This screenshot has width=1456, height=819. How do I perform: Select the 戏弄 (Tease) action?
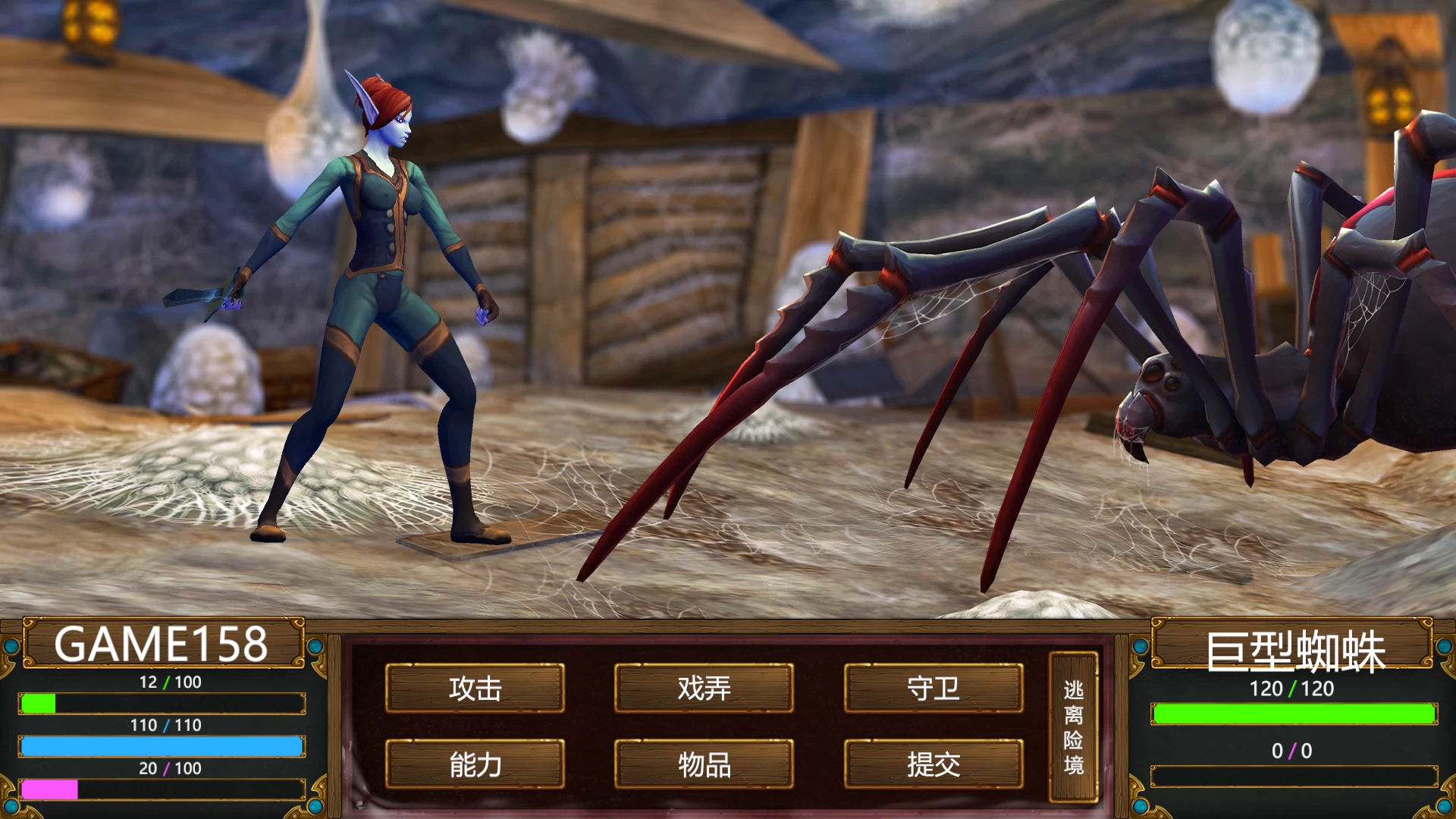pos(705,689)
